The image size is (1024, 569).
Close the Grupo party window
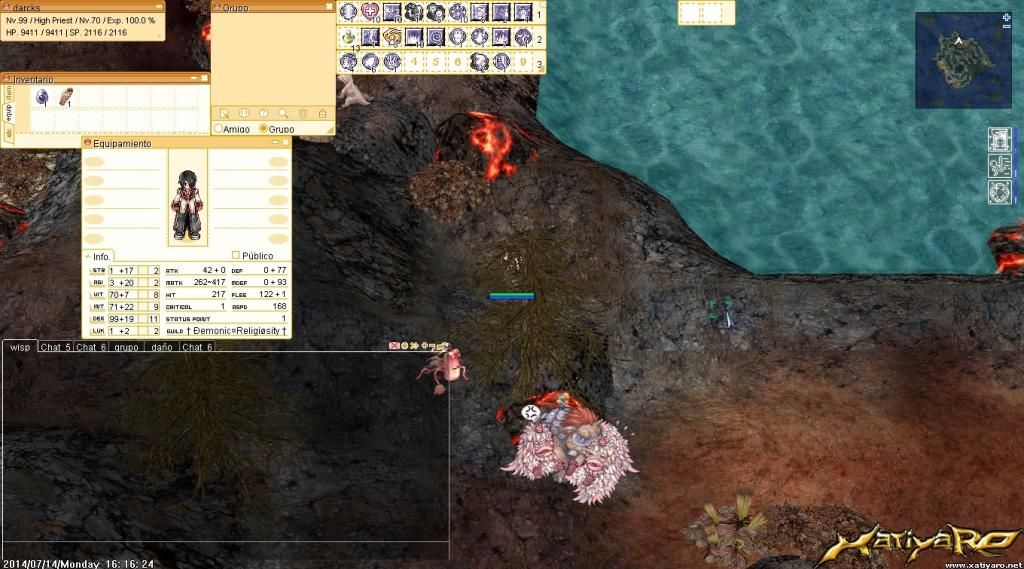click(329, 7)
